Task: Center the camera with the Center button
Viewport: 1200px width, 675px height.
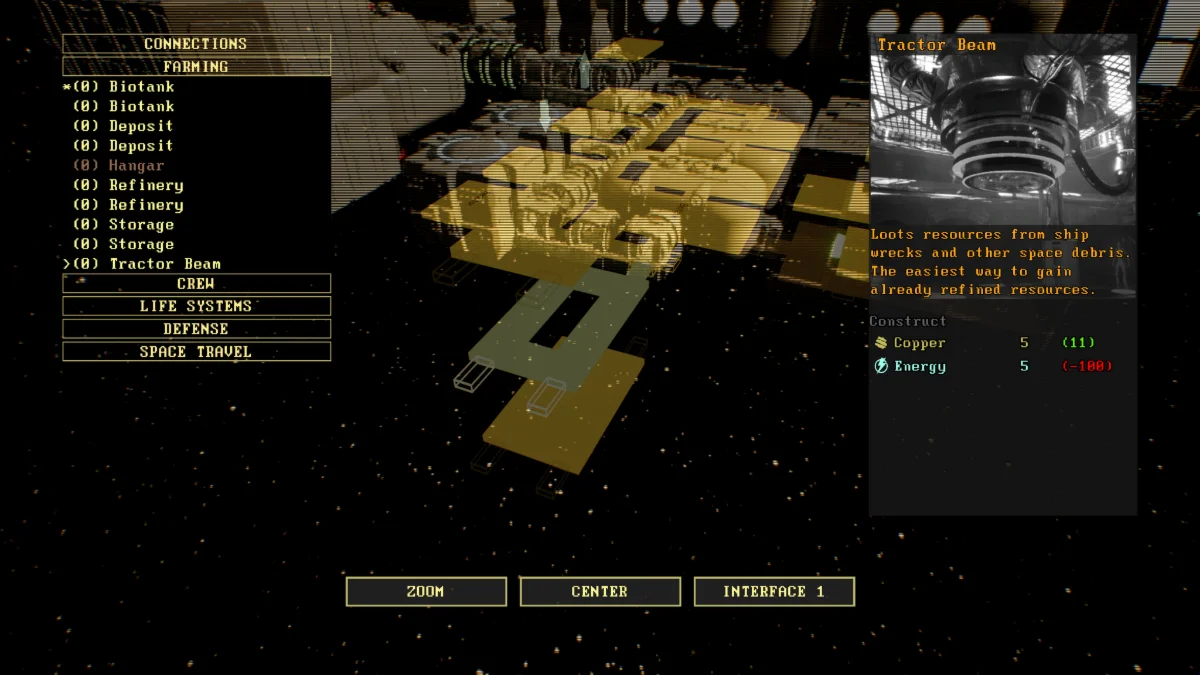Action: click(x=600, y=592)
